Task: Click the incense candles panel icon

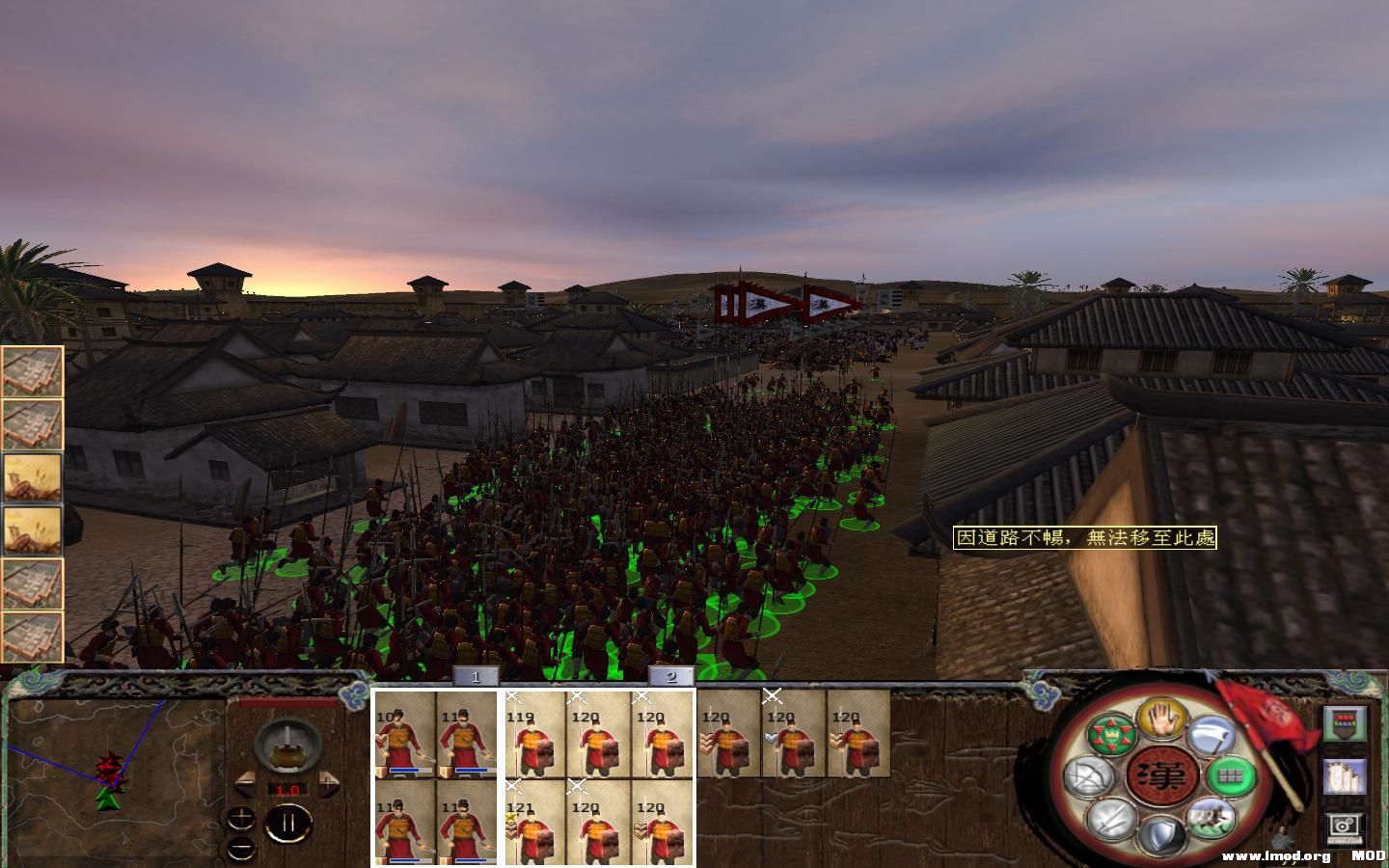Action: [x=1345, y=775]
